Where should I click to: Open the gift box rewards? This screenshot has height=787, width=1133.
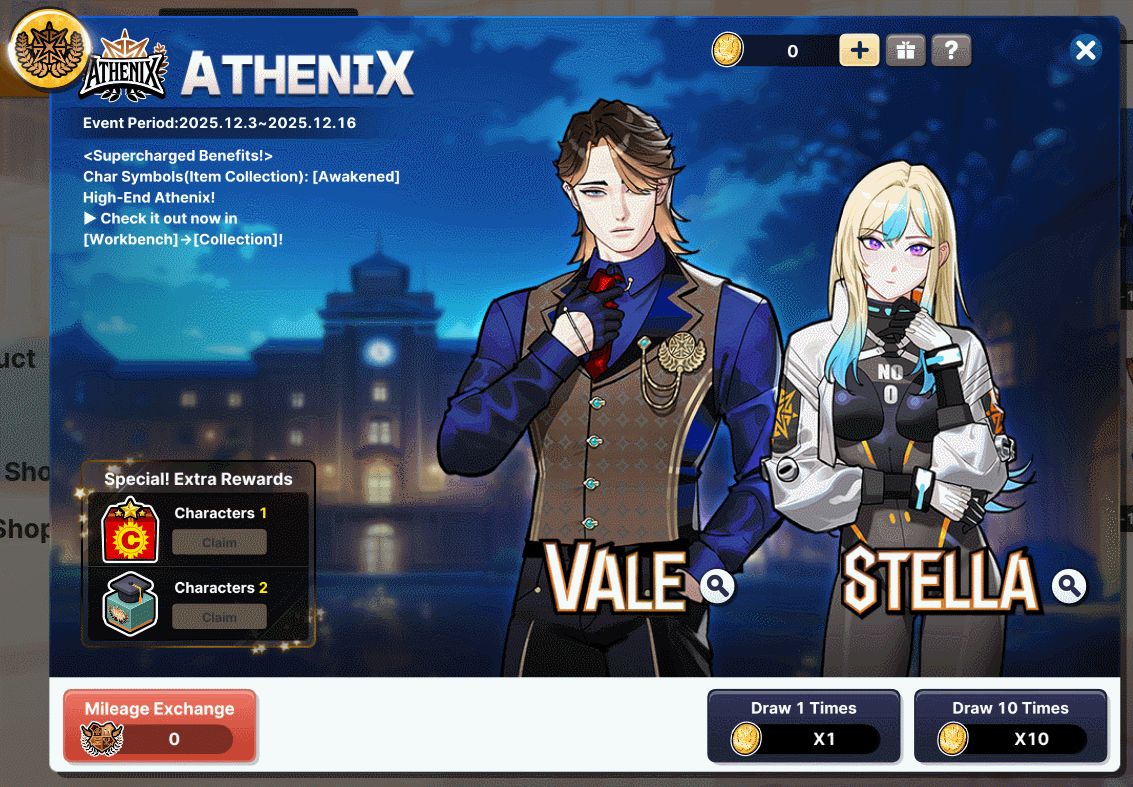(905, 50)
